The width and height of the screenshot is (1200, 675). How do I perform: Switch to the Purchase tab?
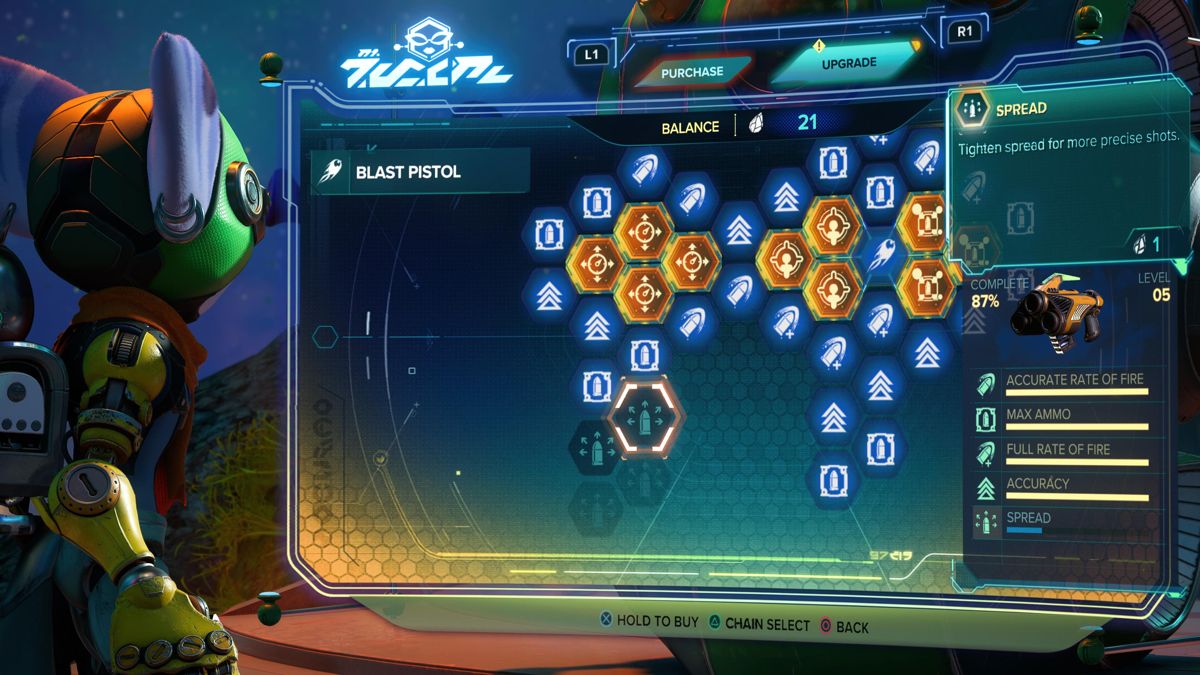click(692, 72)
